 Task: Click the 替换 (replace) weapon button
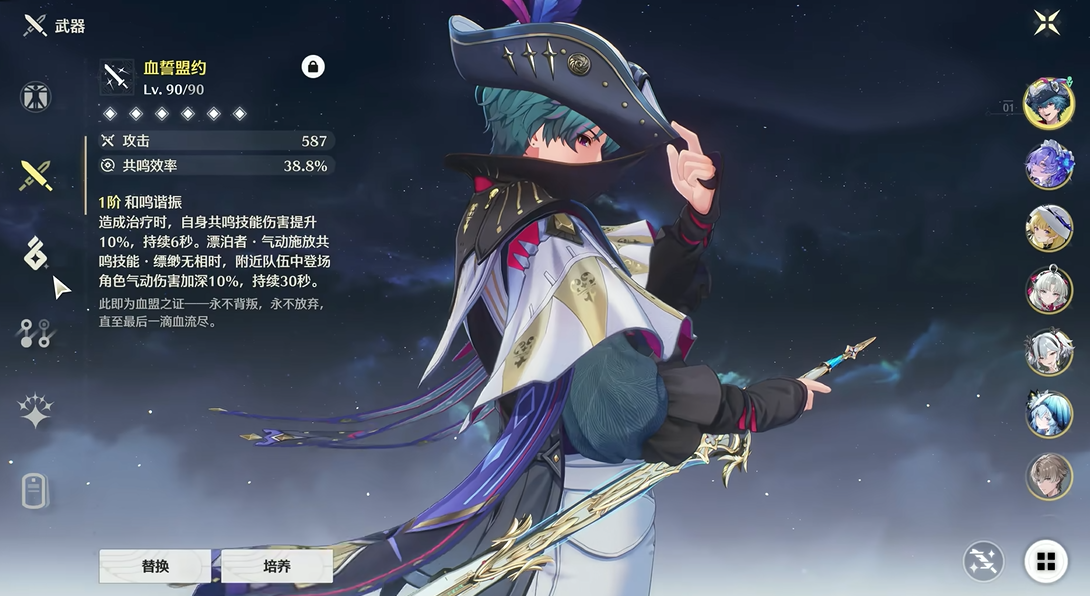coord(155,566)
